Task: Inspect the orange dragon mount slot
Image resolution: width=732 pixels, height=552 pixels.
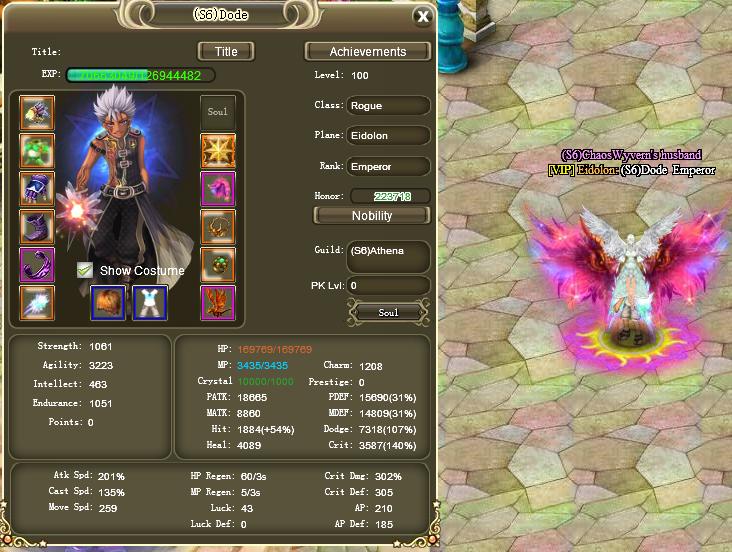Action: [x=217, y=302]
